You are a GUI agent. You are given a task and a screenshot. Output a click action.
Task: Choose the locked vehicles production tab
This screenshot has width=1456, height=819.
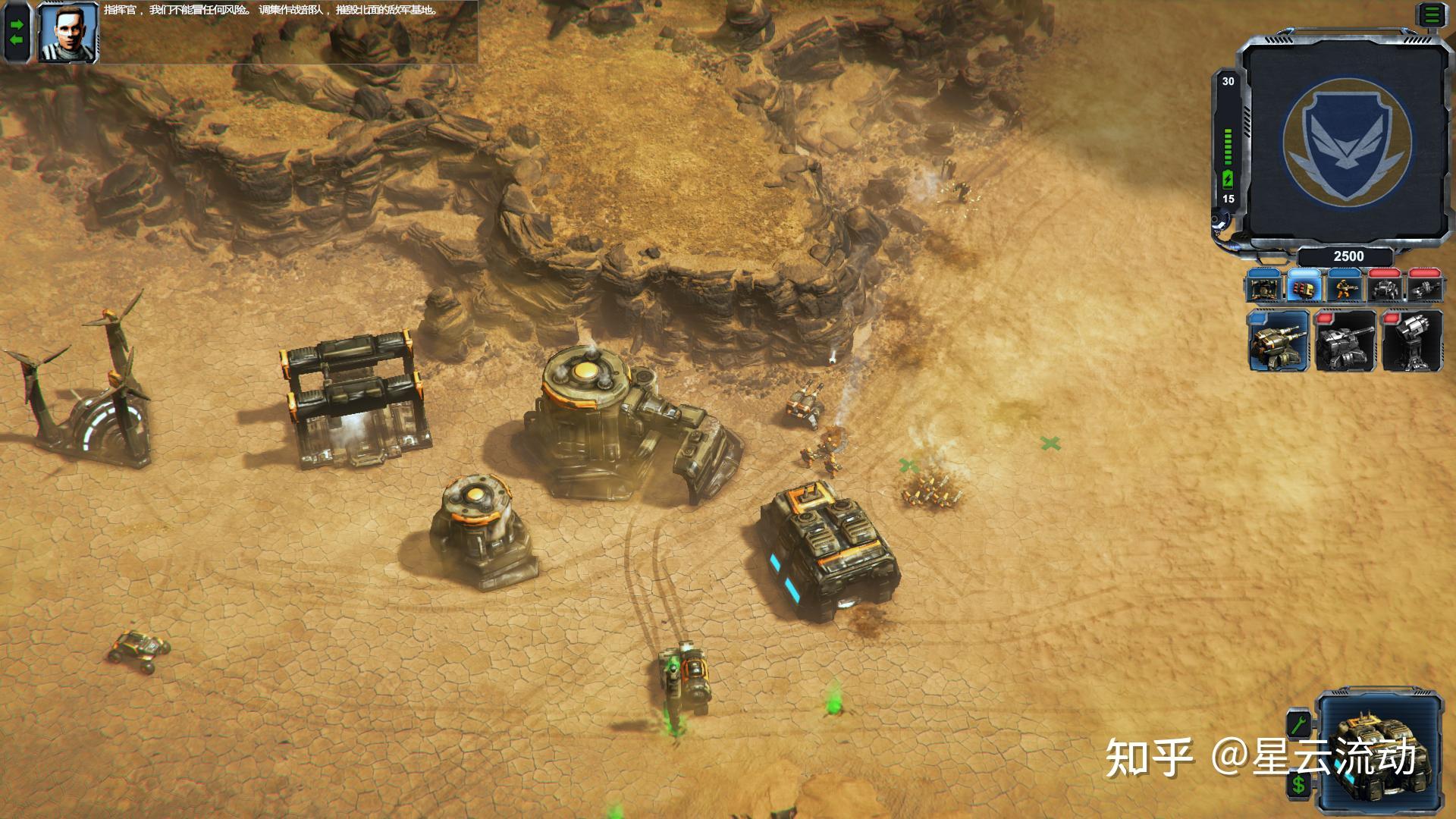pyautogui.click(x=1385, y=288)
